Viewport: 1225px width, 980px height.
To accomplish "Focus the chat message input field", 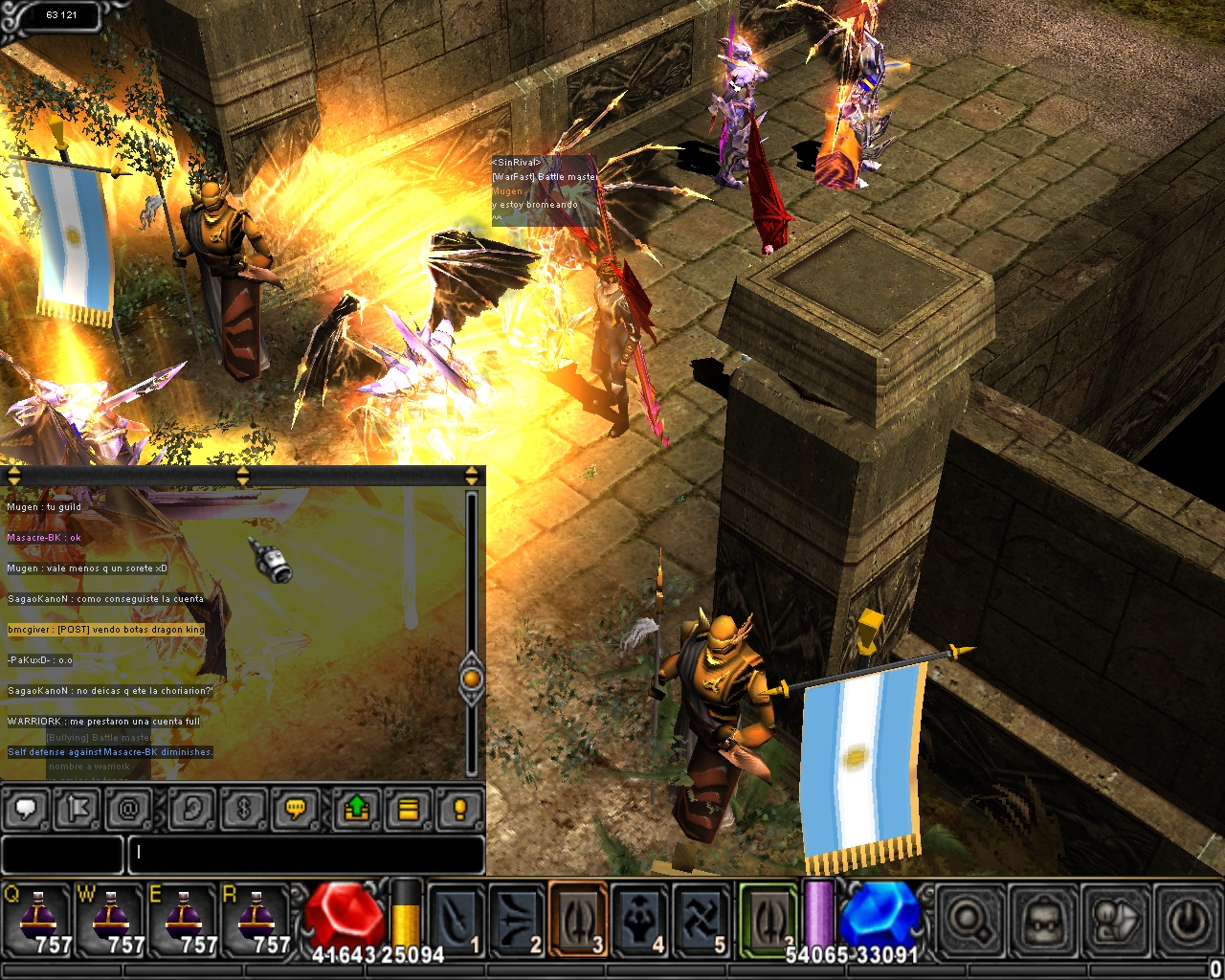I will [x=306, y=854].
